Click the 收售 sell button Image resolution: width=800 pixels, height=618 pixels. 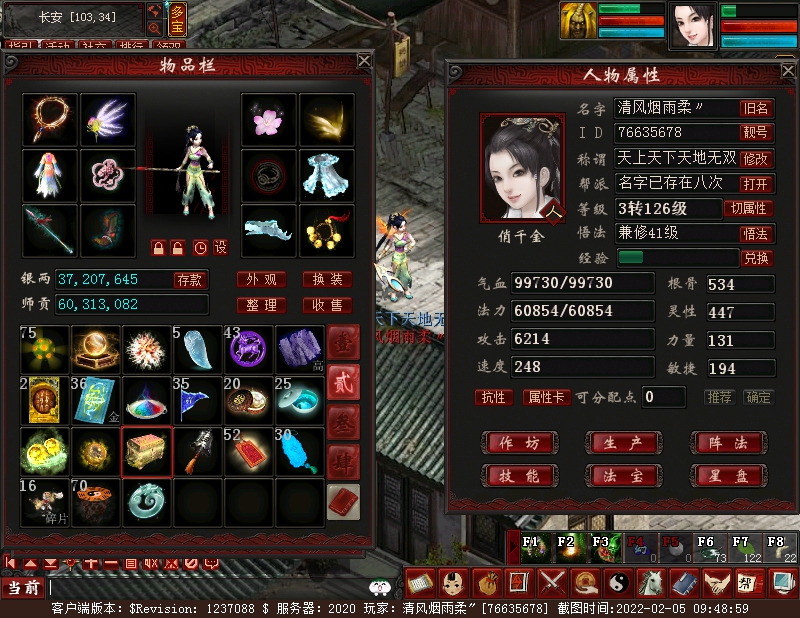[327, 305]
